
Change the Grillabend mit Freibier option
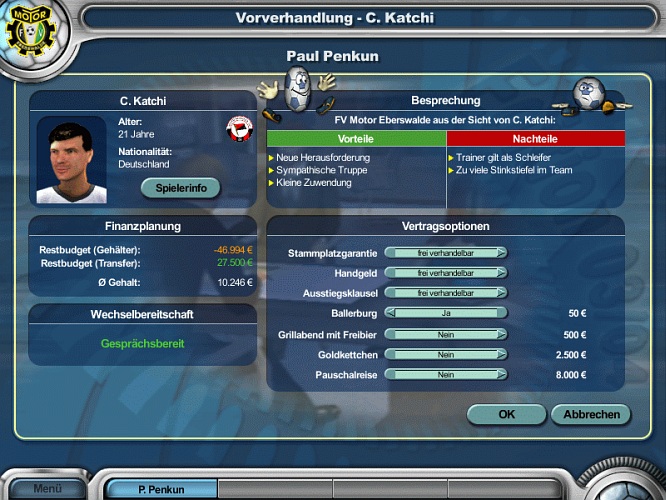[x=445, y=335]
